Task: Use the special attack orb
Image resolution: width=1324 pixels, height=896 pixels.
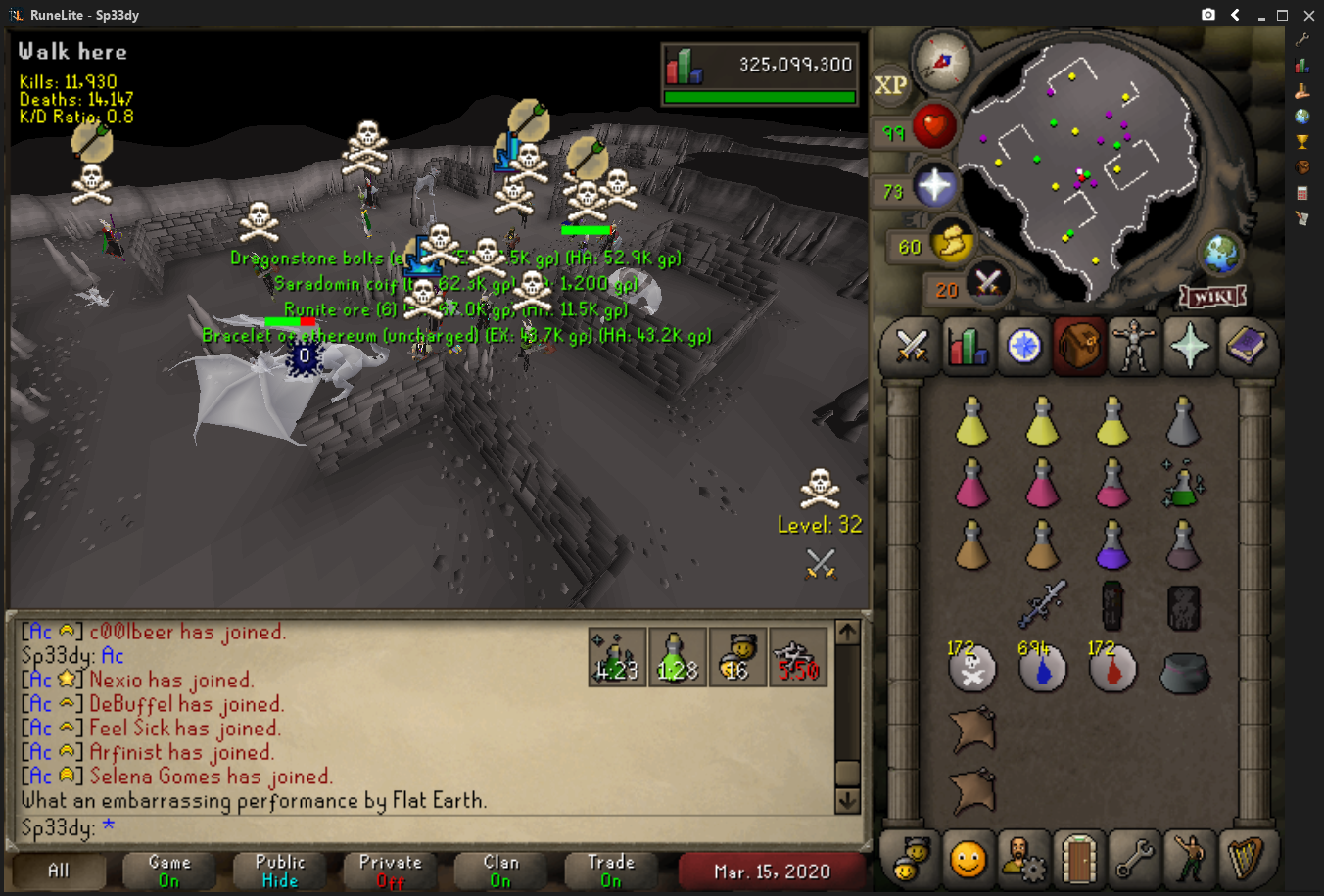Action: (987, 284)
